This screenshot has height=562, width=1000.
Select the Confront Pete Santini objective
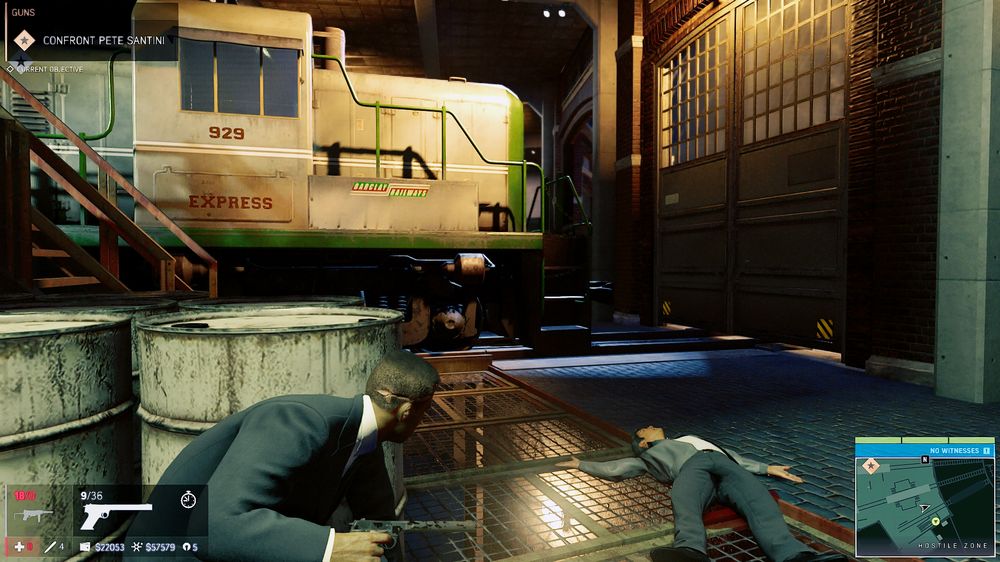103,41
